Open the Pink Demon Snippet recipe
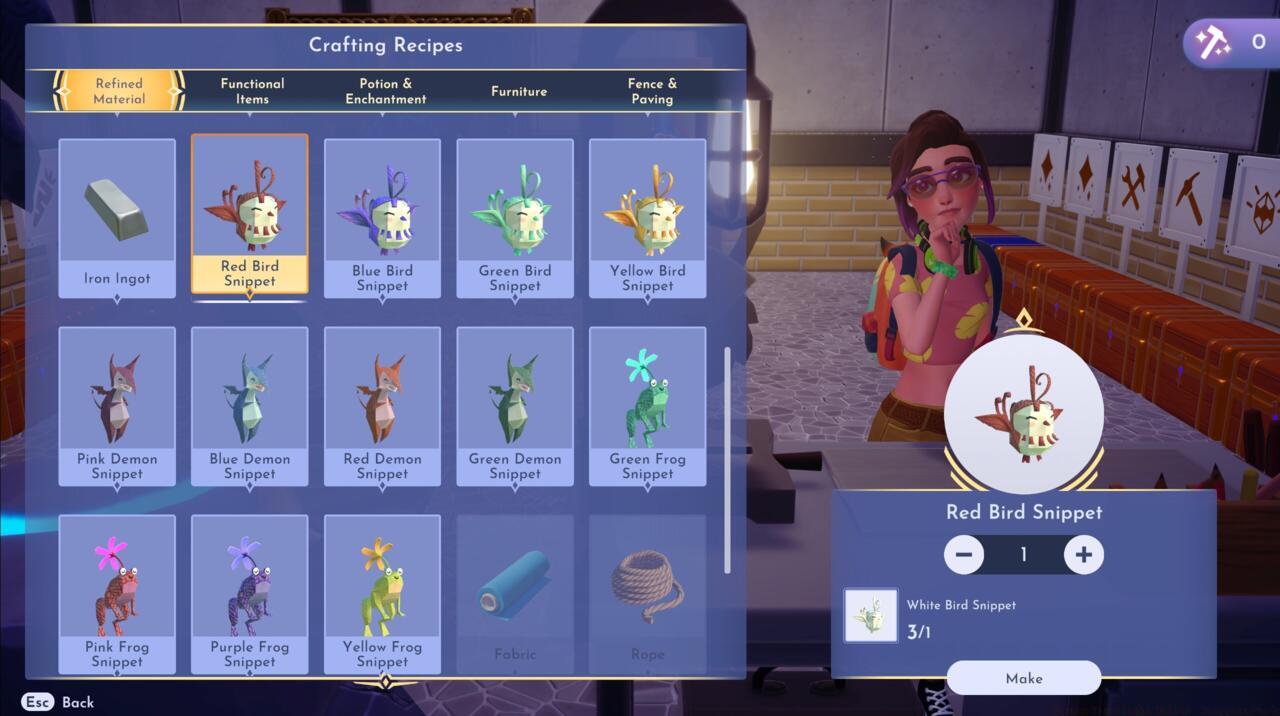 pos(117,406)
